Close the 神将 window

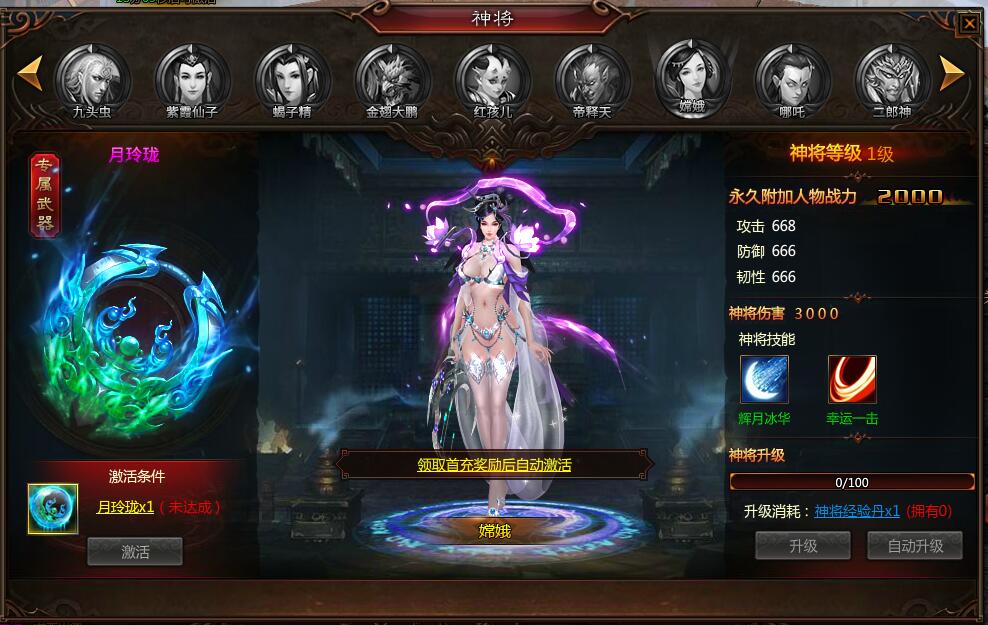pos(969,22)
